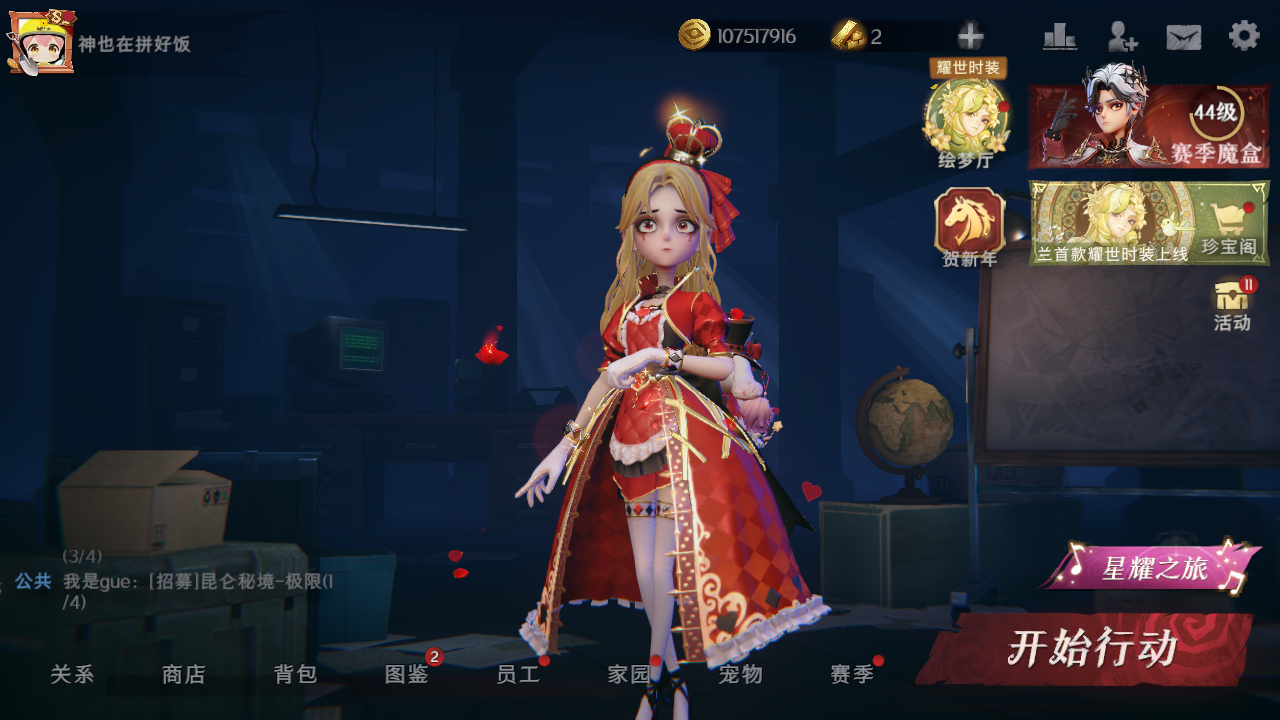The height and width of the screenshot is (720, 1280).
Task: Open the 员工 staff menu
Action: tap(518, 675)
